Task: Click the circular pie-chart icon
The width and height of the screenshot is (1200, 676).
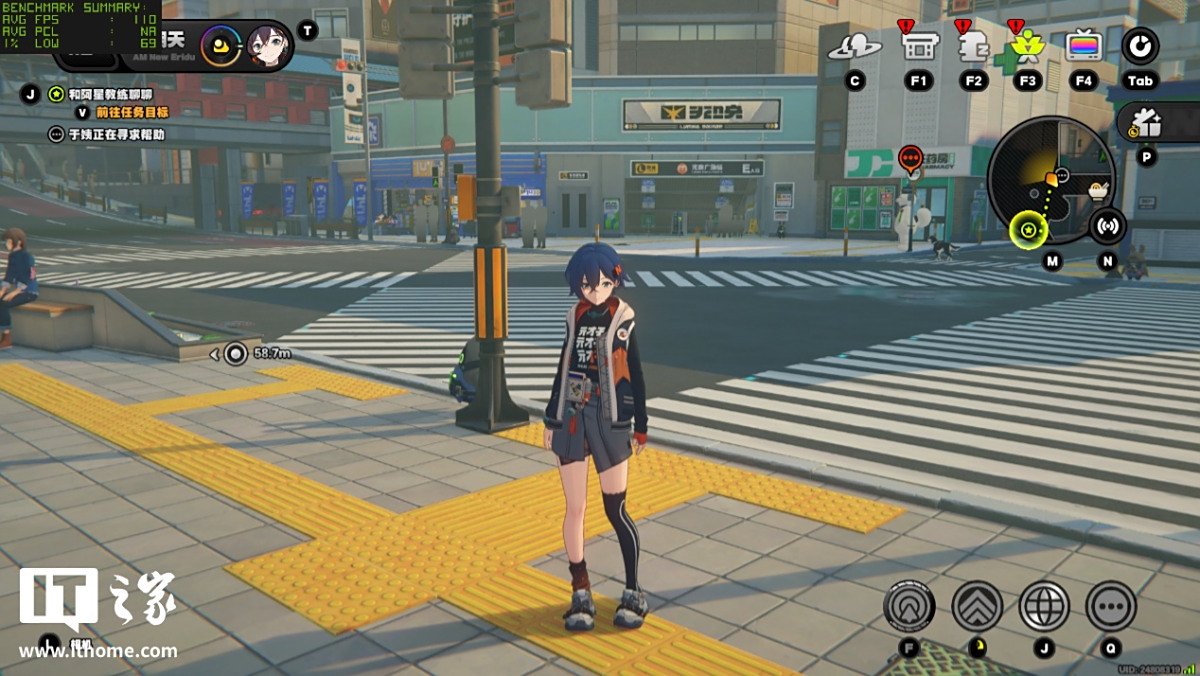Action: click(x=1140, y=46)
